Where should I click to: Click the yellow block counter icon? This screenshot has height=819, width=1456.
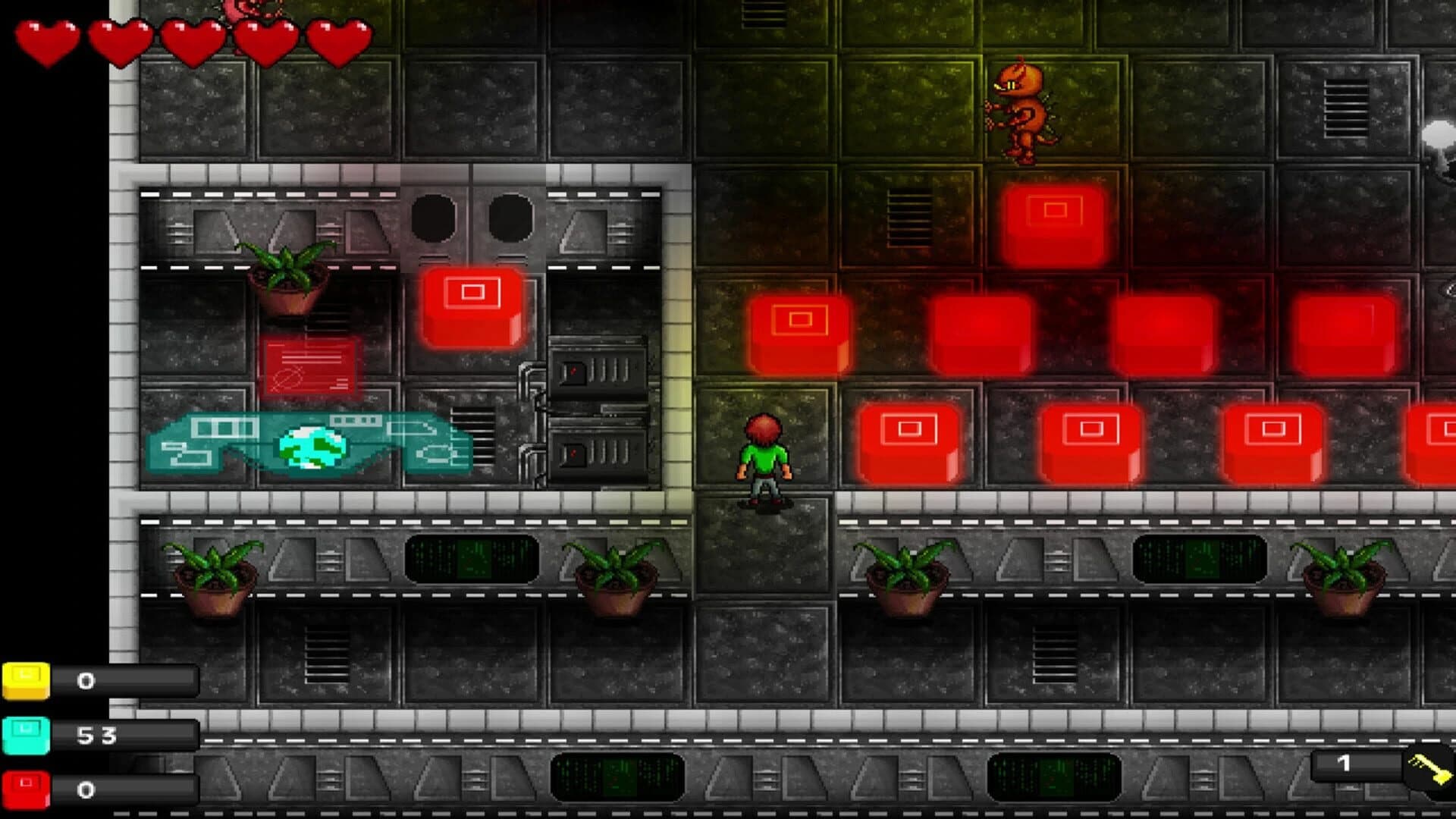coord(25,681)
